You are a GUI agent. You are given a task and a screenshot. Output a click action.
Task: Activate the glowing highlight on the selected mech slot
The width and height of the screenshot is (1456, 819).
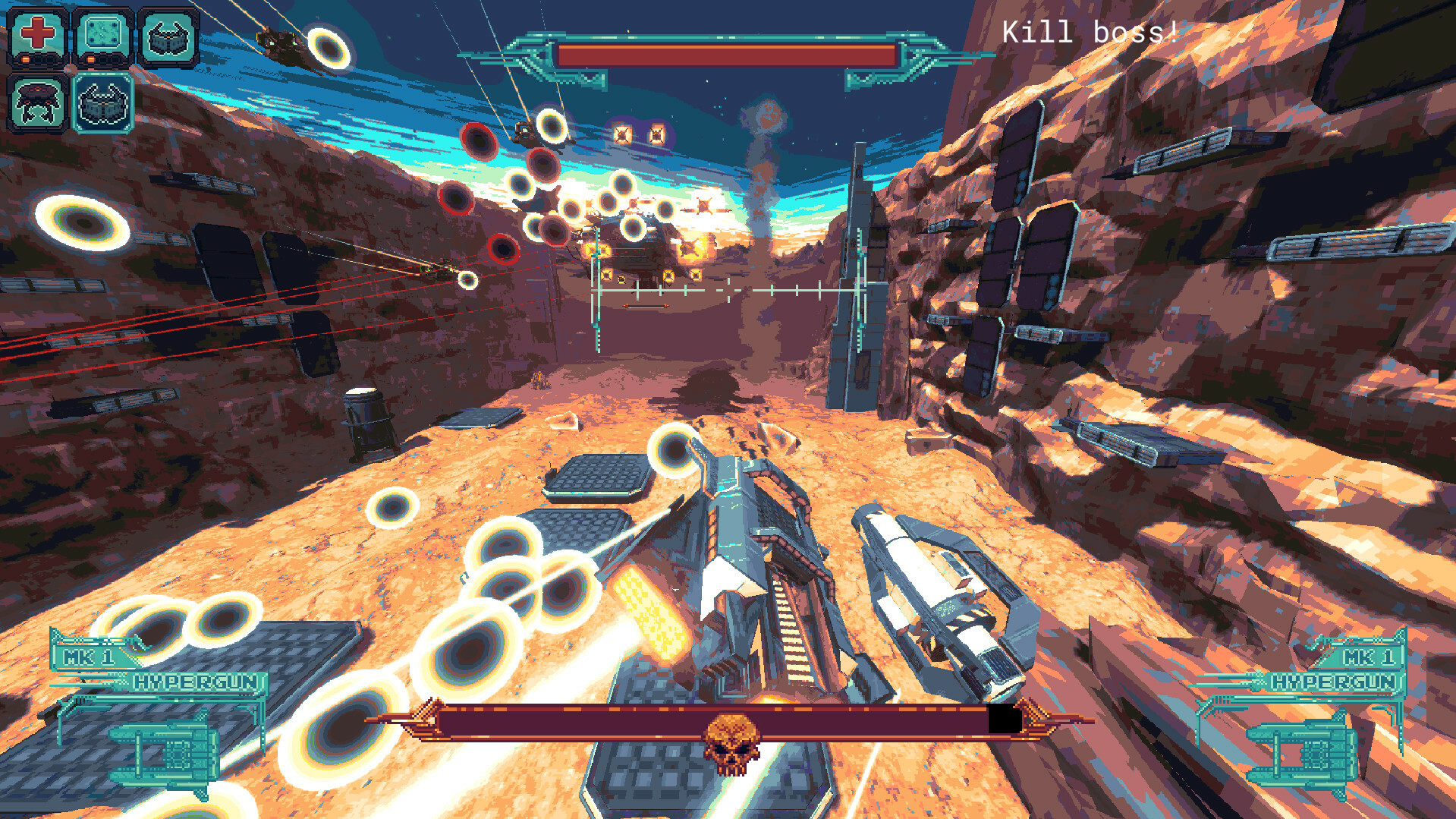pyautogui.click(x=104, y=74)
